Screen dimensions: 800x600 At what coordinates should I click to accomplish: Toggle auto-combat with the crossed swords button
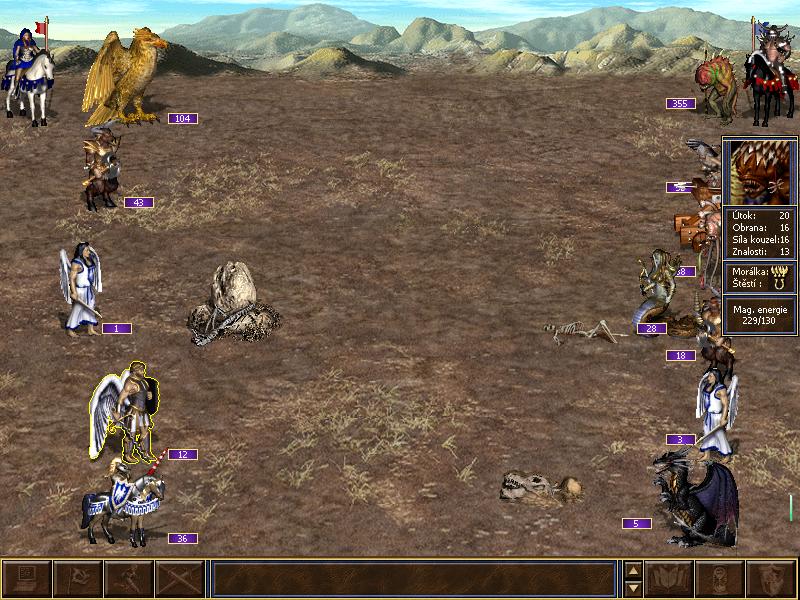[180, 579]
